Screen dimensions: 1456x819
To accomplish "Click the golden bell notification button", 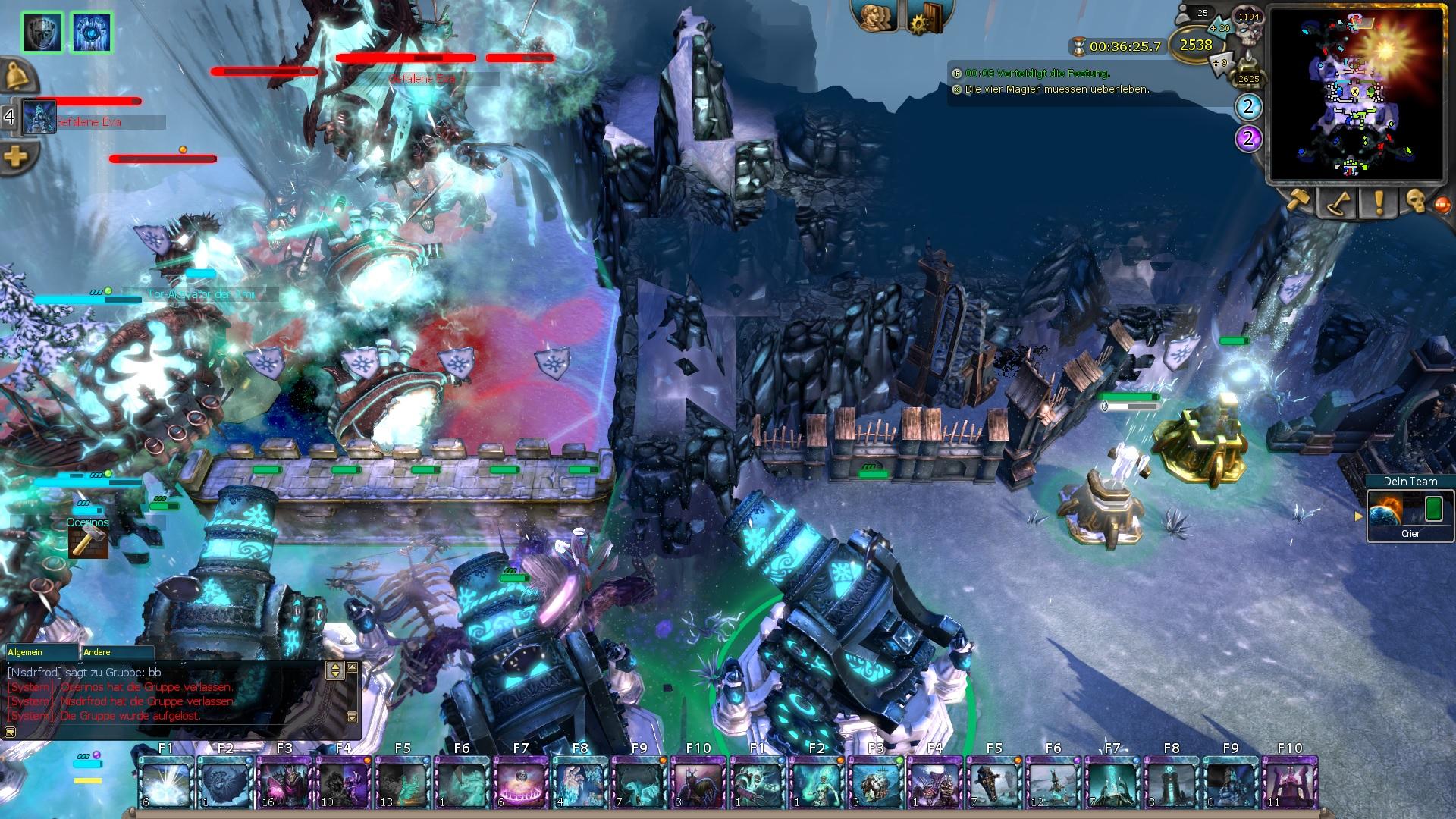I will (16, 76).
